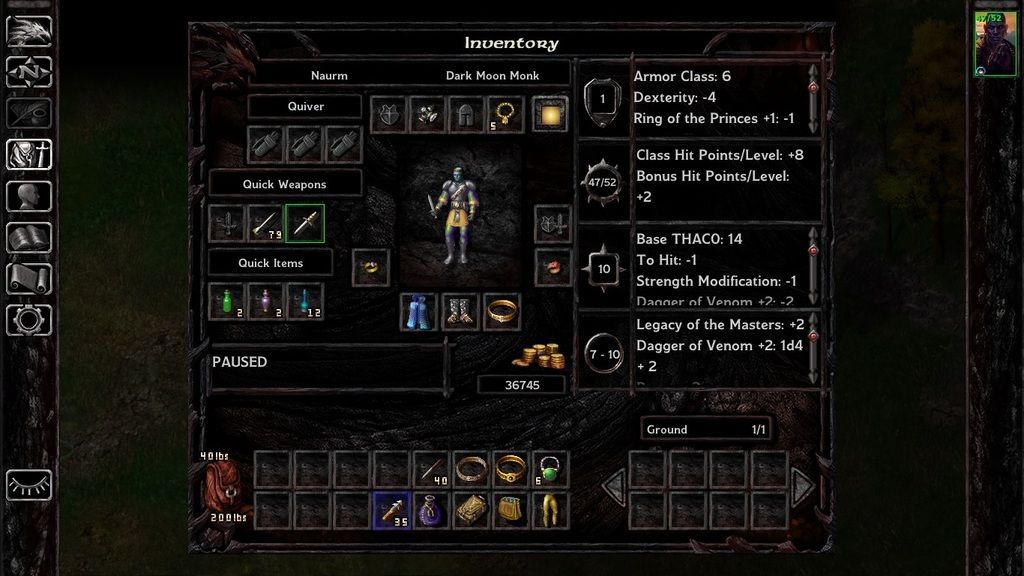Pick the blue cloak equipment slot
Screen dimensions: 1024x576
coord(419,312)
